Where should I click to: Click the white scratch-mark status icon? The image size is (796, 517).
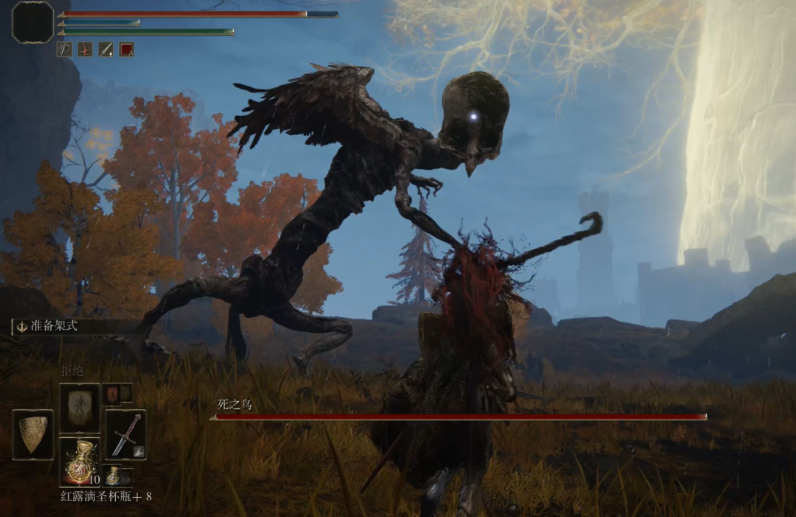[x=65, y=49]
